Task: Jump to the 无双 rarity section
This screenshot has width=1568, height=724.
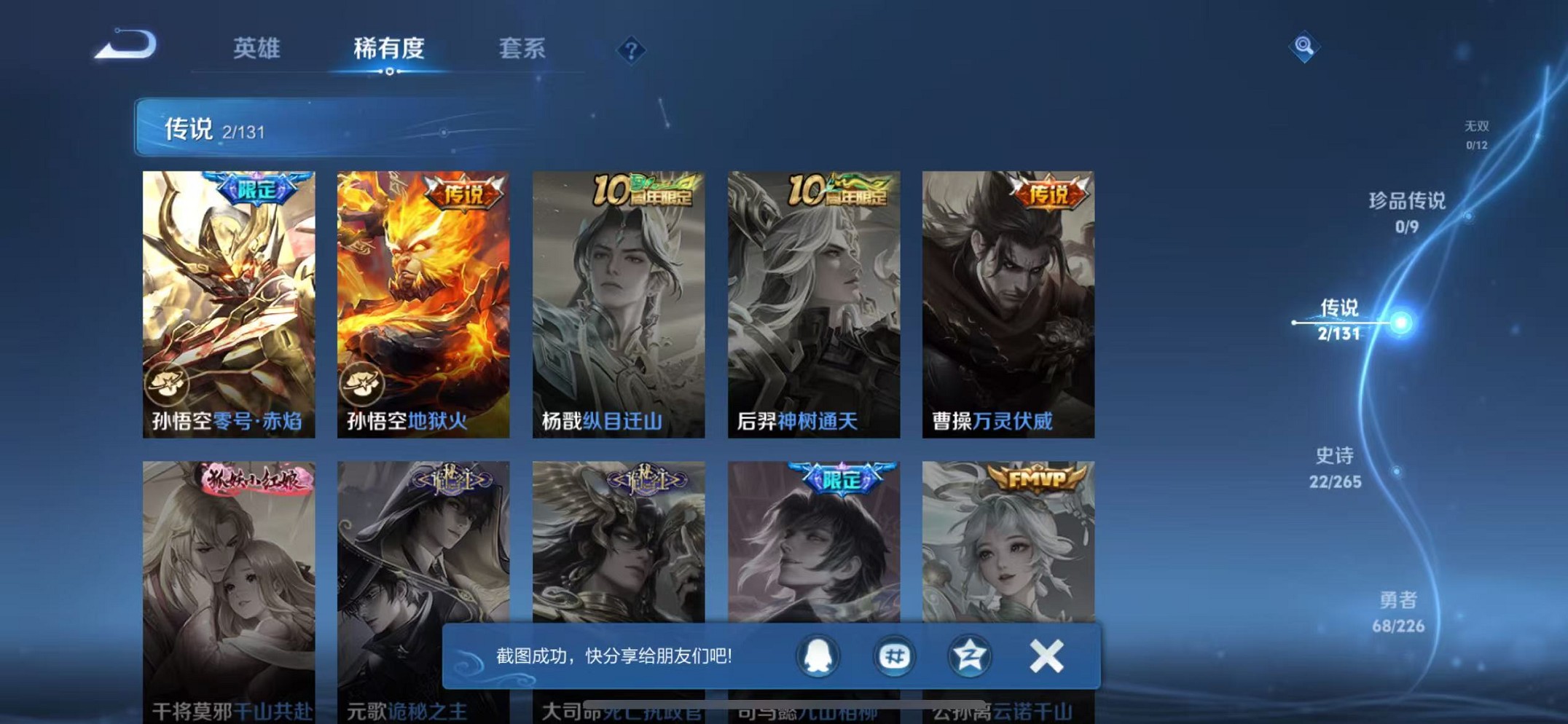Action: click(1478, 133)
